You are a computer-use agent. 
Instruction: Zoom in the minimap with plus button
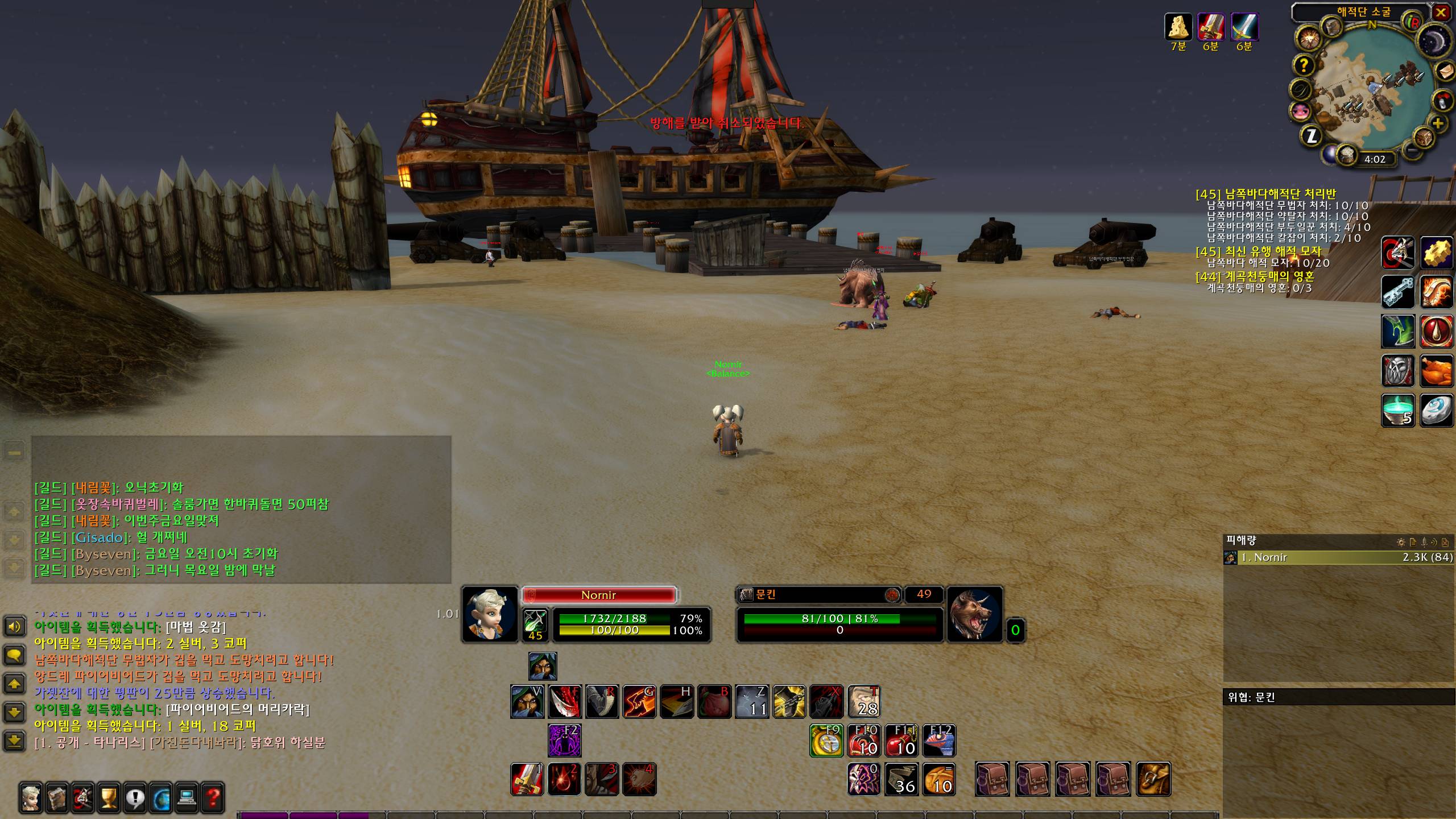pyautogui.click(x=1437, y=123)
